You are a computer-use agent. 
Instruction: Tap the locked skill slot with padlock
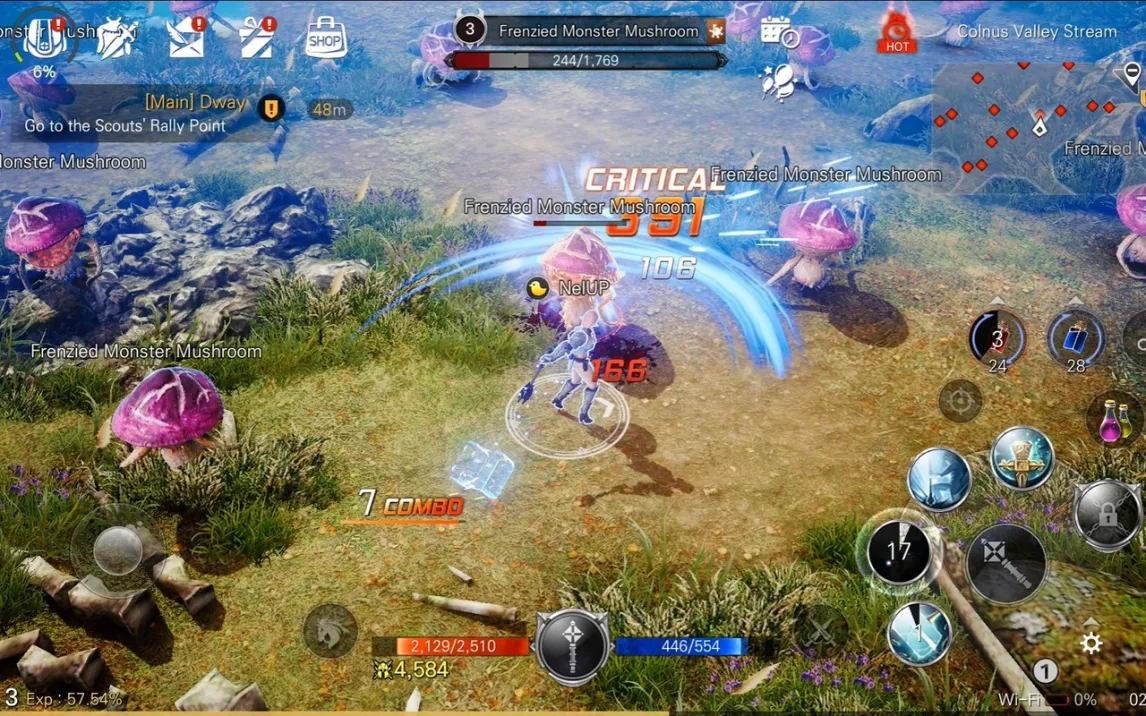click(1106, 513)
